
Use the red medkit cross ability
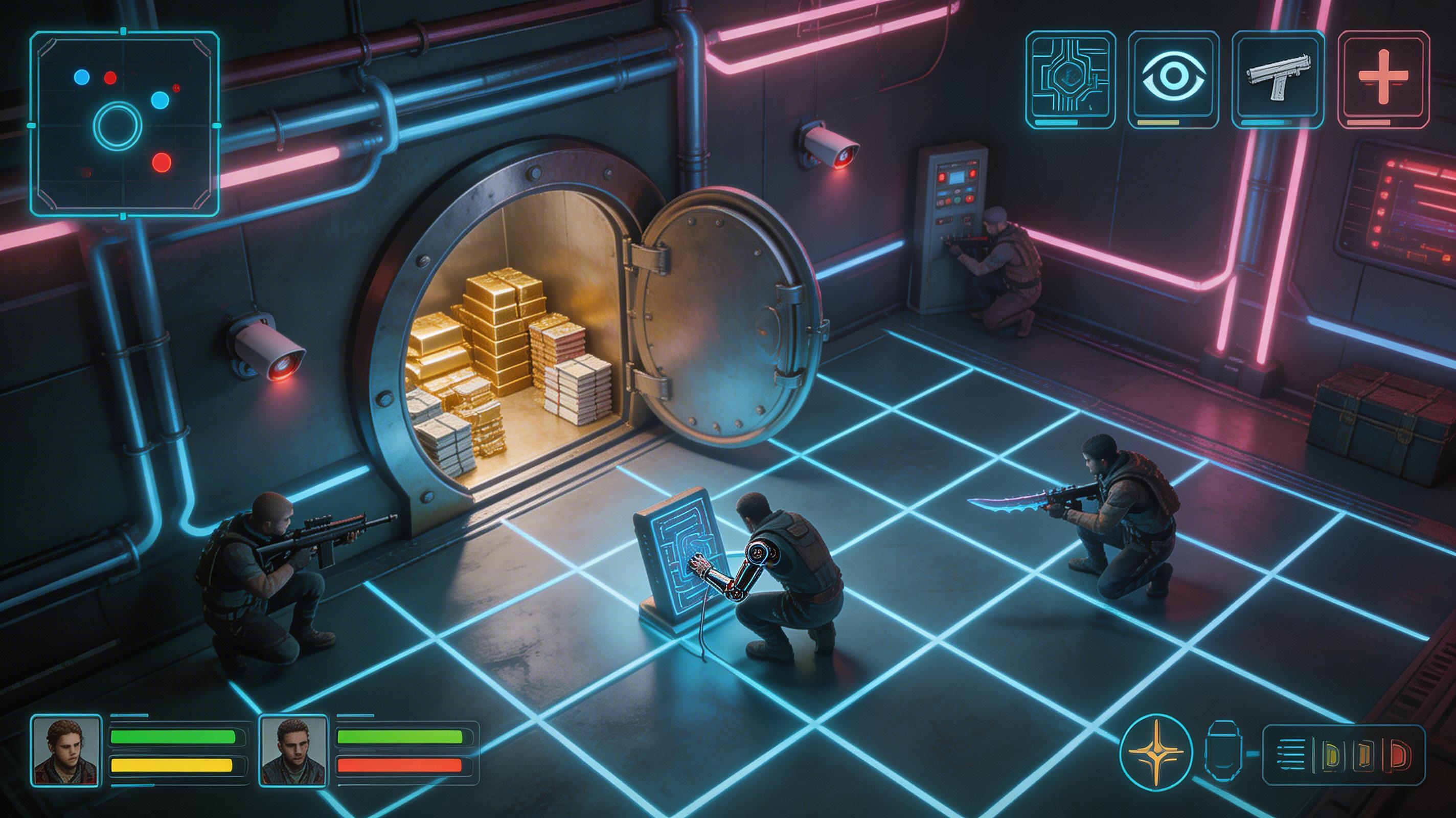click(x=1383, y=76)
